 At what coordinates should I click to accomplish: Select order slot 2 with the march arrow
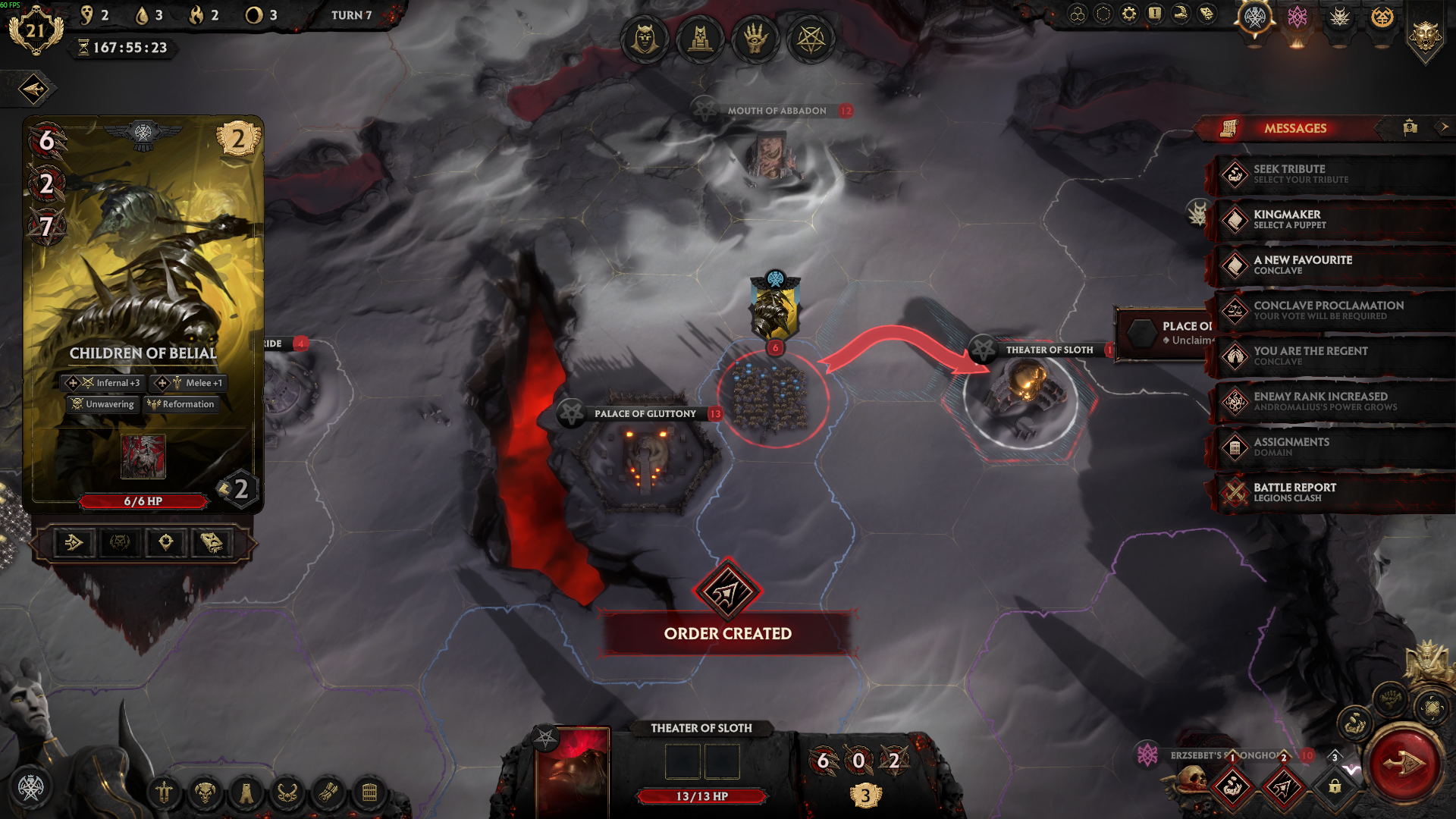(x=1283, y=786)
